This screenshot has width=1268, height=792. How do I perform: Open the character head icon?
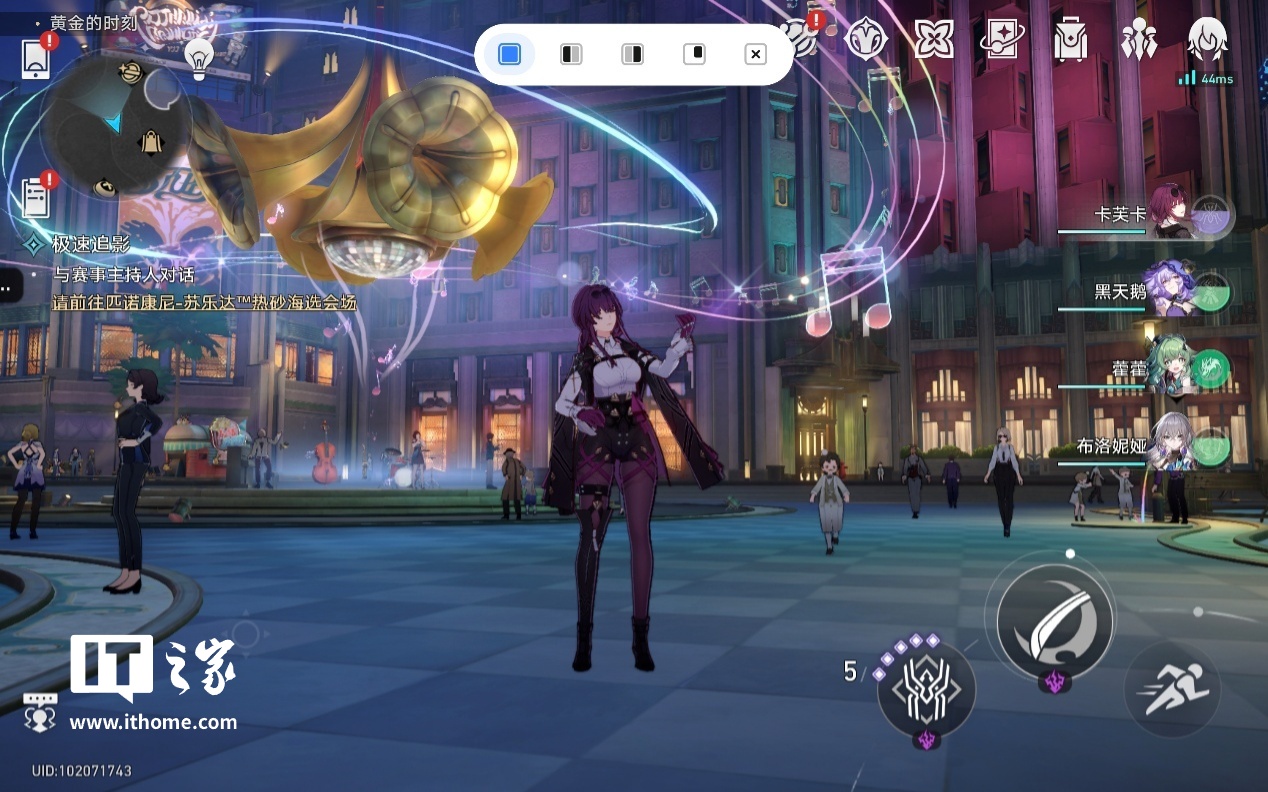point(1207,40)
